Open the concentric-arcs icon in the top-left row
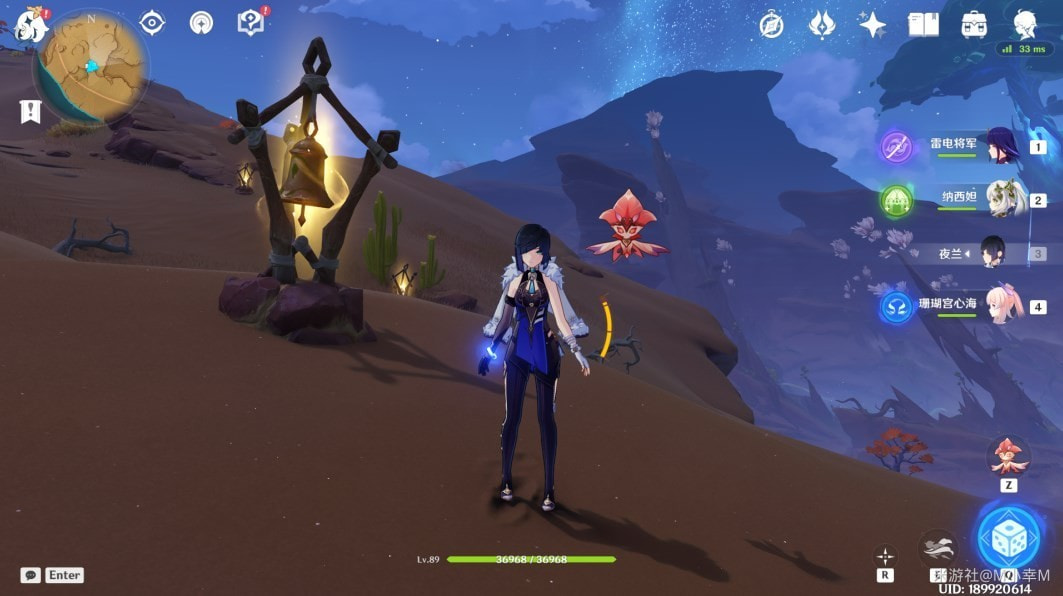This screenshot has height=596, width=1063. pos(201,23)
